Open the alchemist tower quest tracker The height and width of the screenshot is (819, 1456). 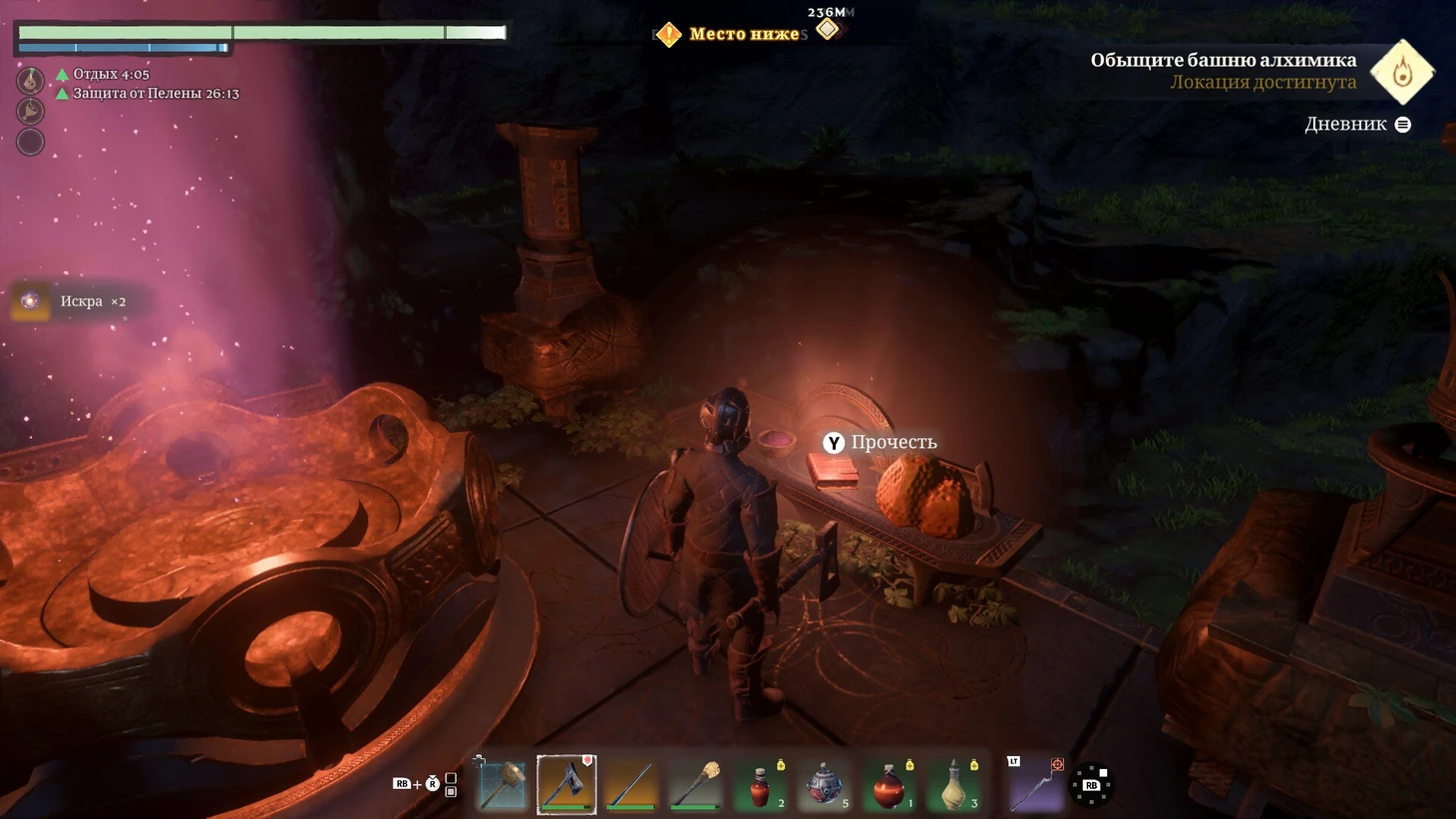click(1223, 70)
